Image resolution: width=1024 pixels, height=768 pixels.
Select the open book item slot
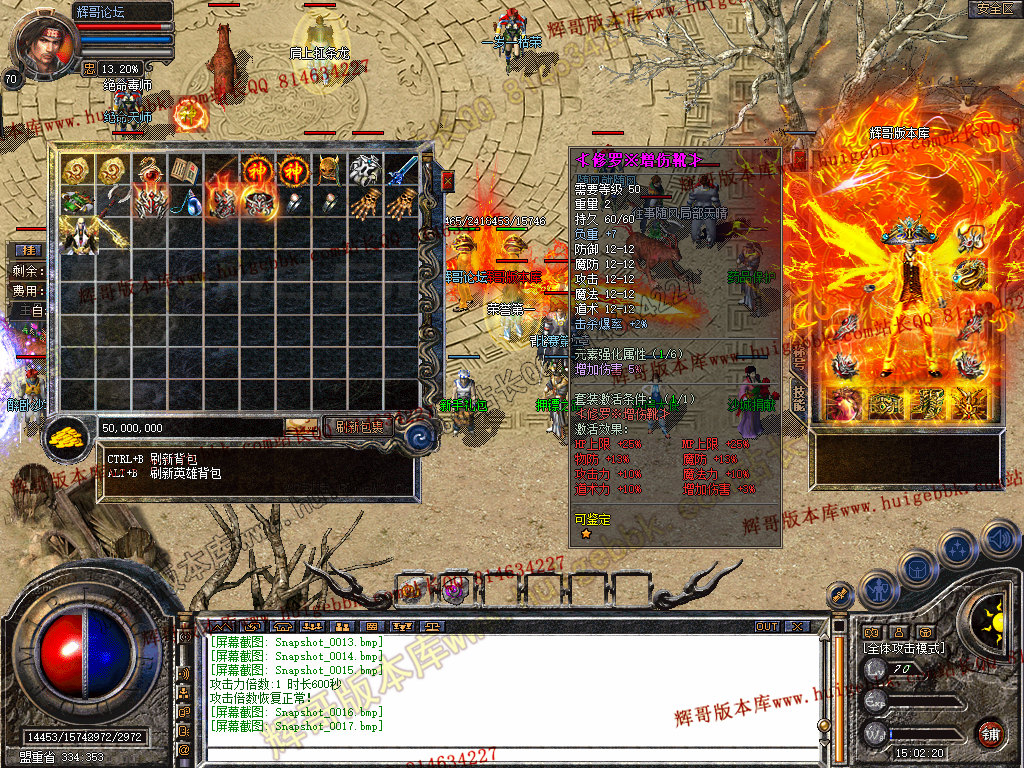[184, 170]
